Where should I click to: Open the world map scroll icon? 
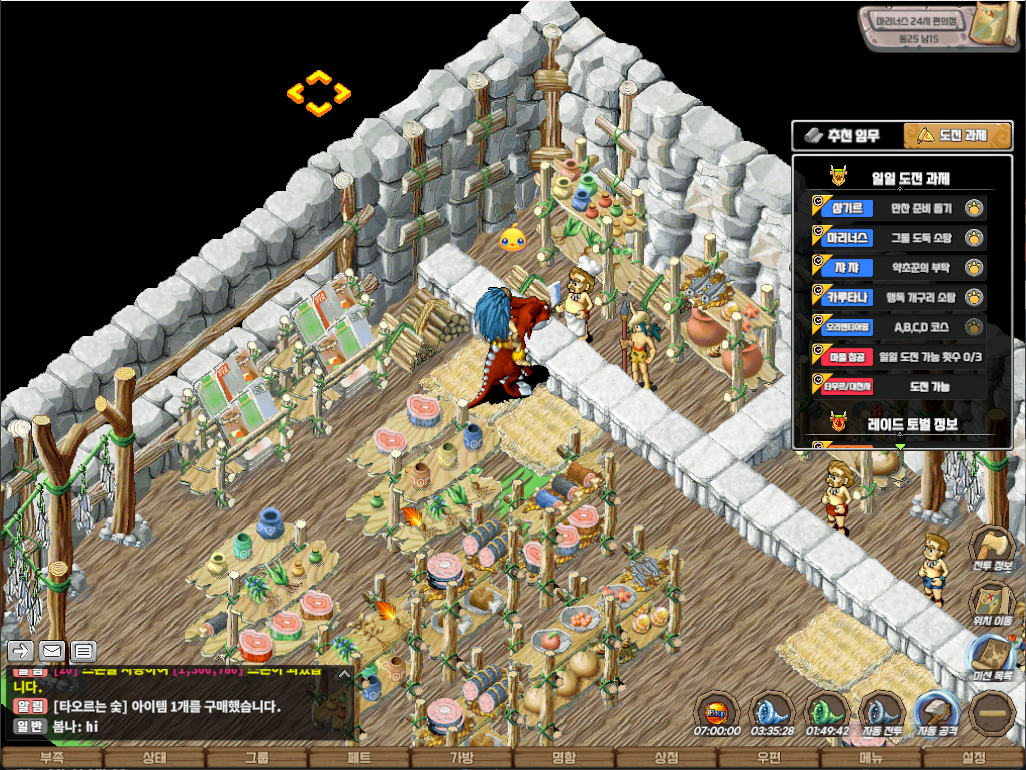coord(996,27)
